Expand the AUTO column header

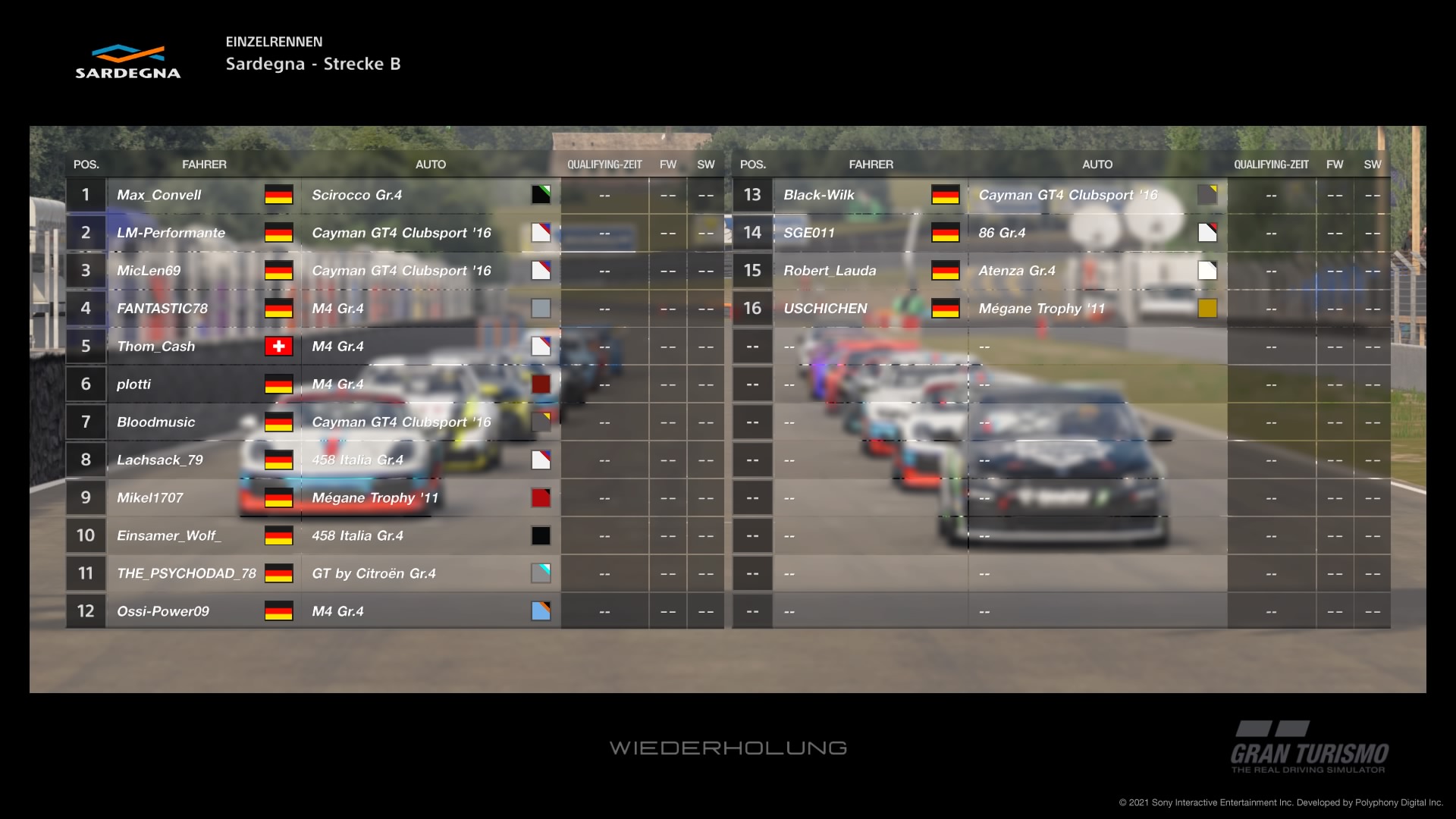click(x=431, y=164)
